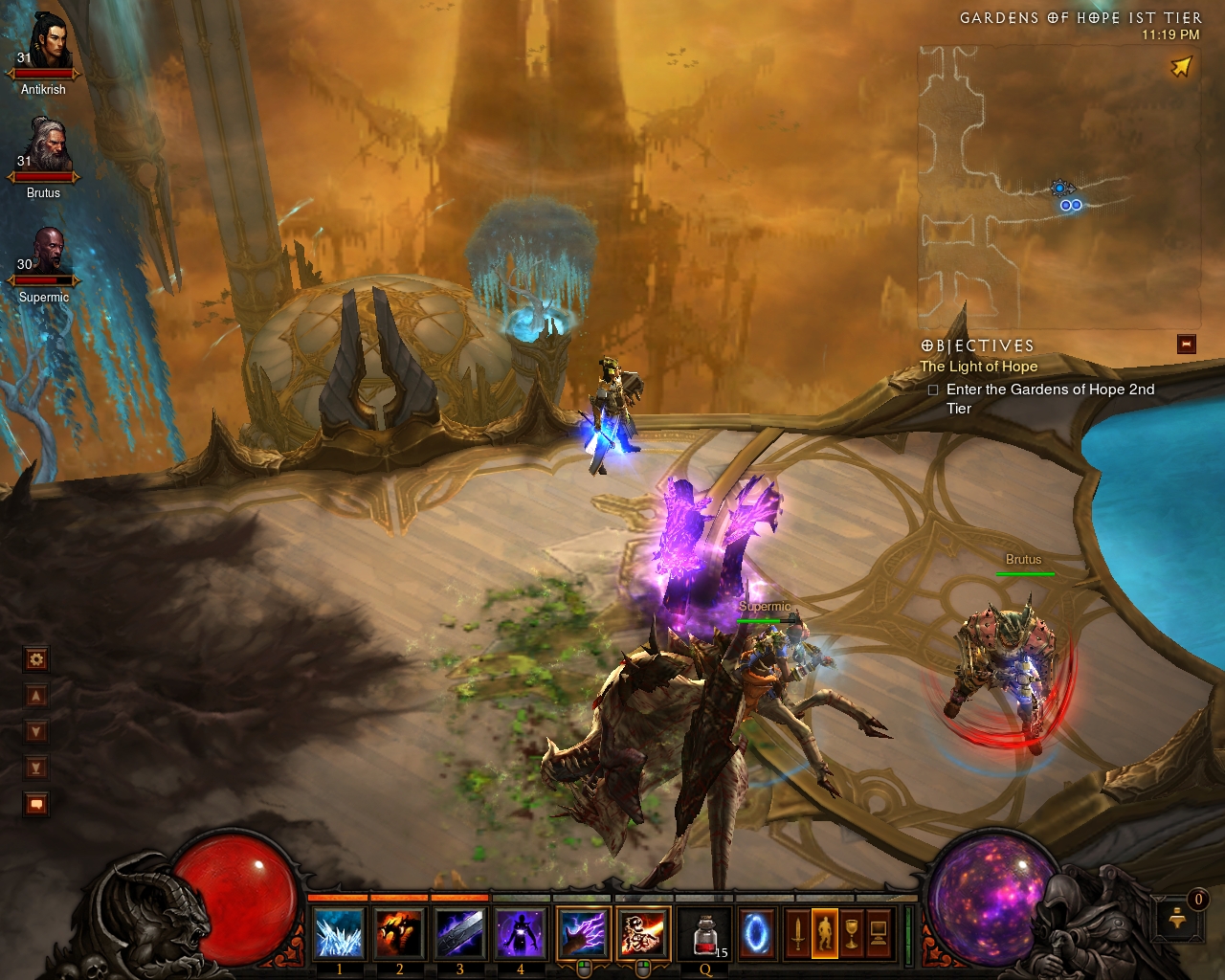The image size is (1225, 980).
Task: Open the computer game menu button
Action: click(x=878, y=933)
